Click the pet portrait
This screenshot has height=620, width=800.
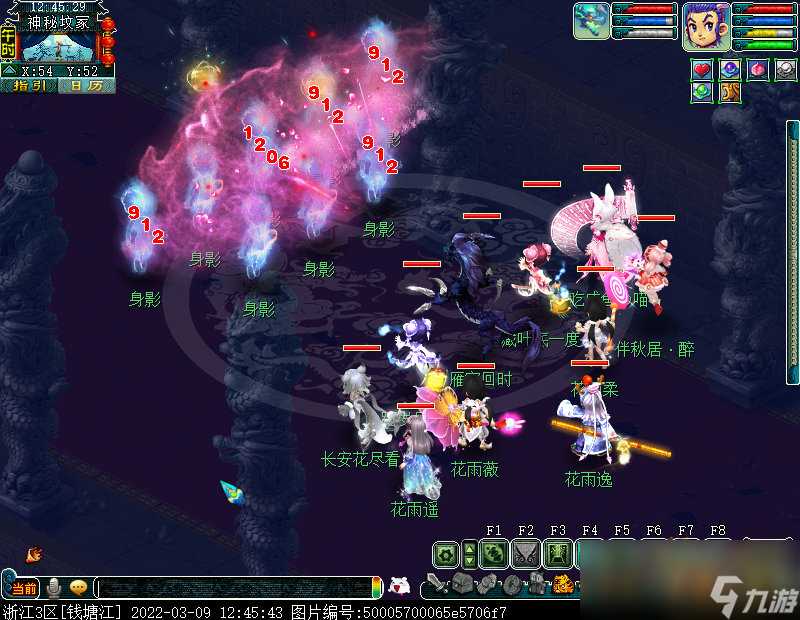pos(591,22)
